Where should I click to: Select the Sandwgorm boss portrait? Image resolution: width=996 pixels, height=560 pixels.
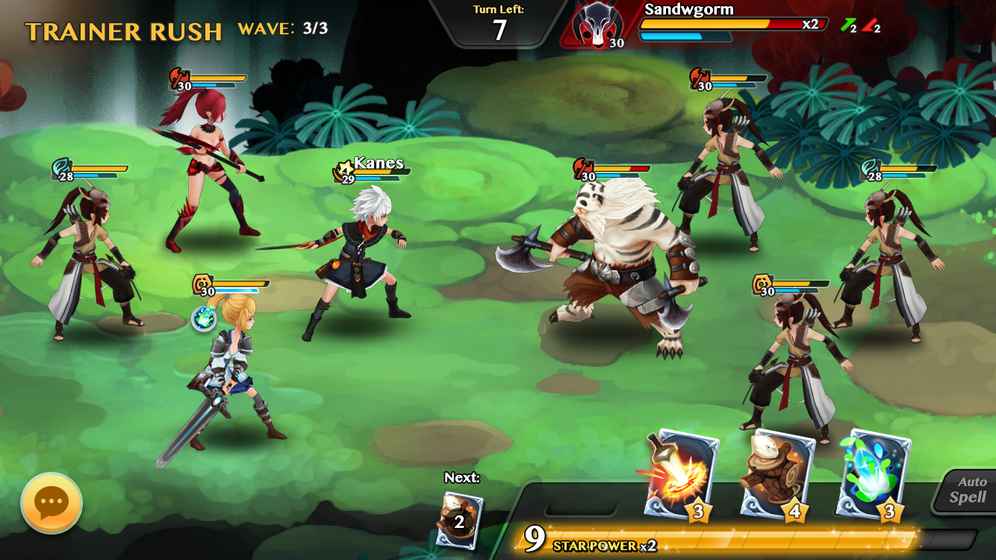(601, 25)
